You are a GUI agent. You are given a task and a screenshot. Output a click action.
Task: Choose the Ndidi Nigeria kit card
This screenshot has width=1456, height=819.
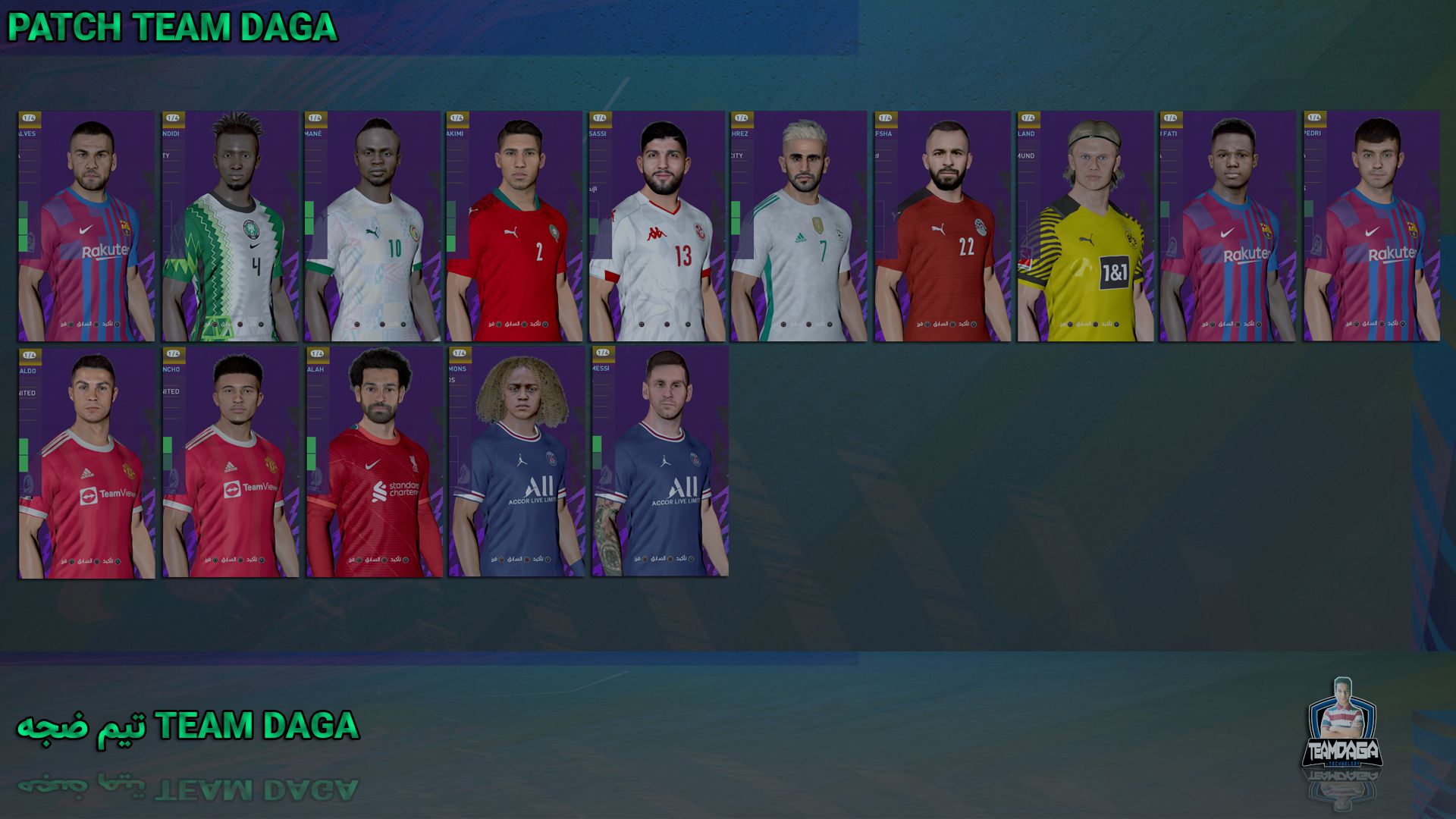coord(230,227)
